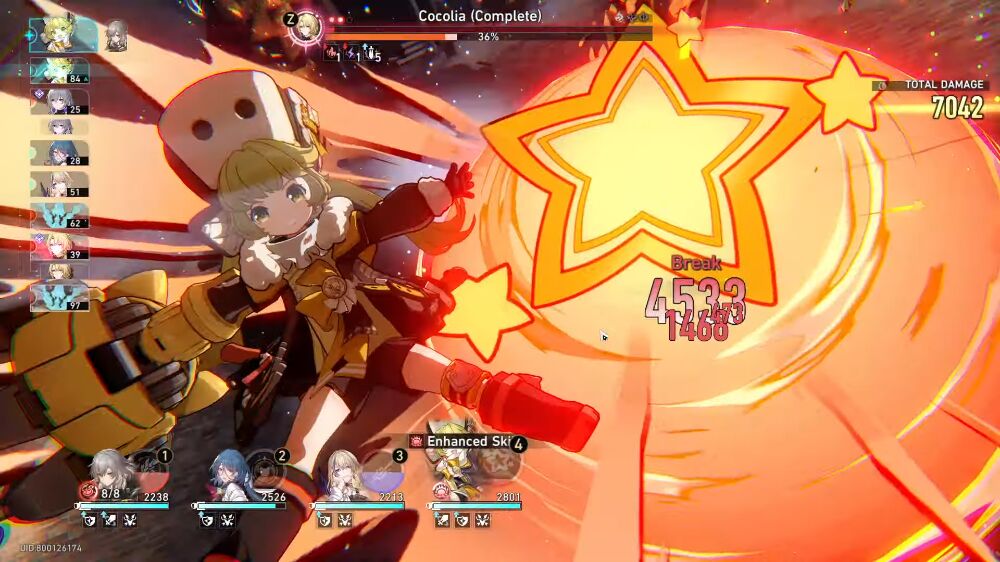The image size is (1000, 562).
Task: Select the turn order entry showing 25
Action: tap(59, 102)
